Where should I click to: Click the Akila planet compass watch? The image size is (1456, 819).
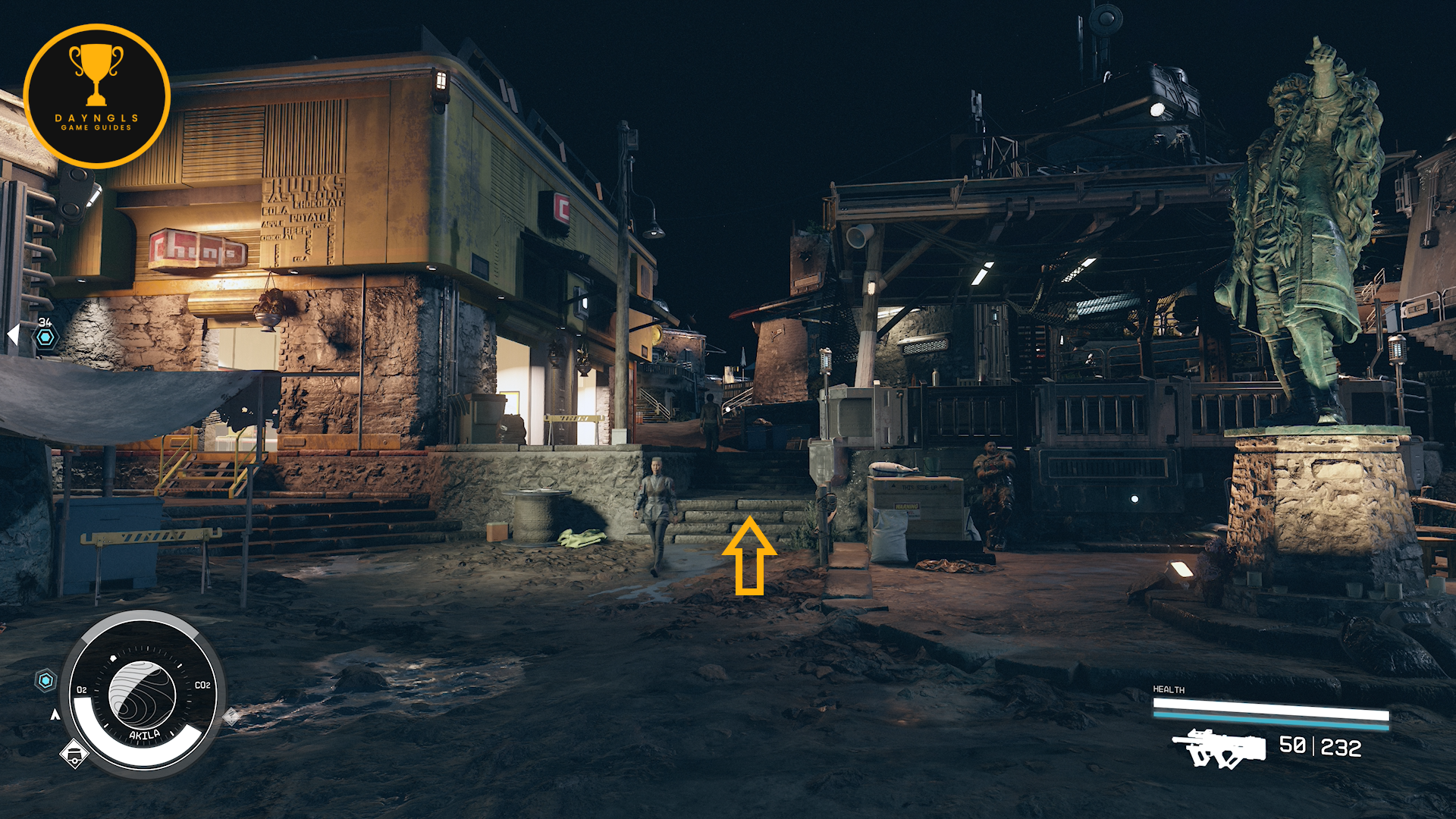point(143,693)
